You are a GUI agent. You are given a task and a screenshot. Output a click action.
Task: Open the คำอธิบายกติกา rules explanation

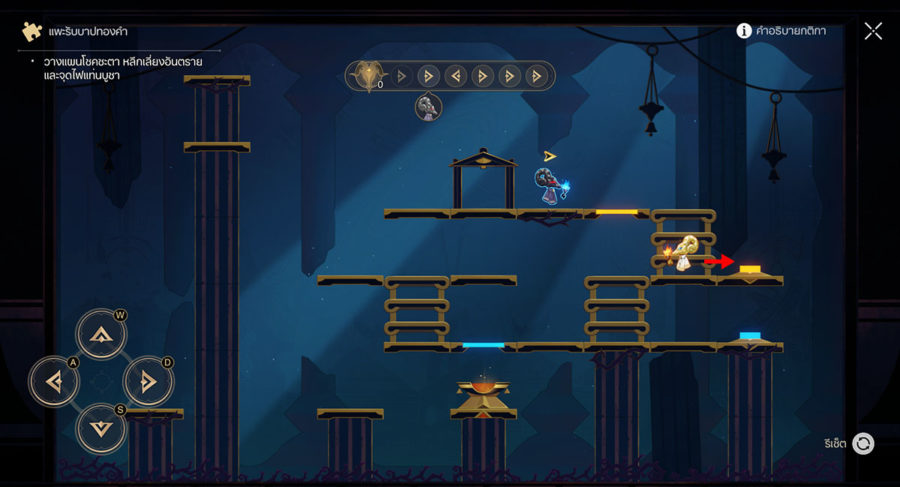tap(781, 31)
